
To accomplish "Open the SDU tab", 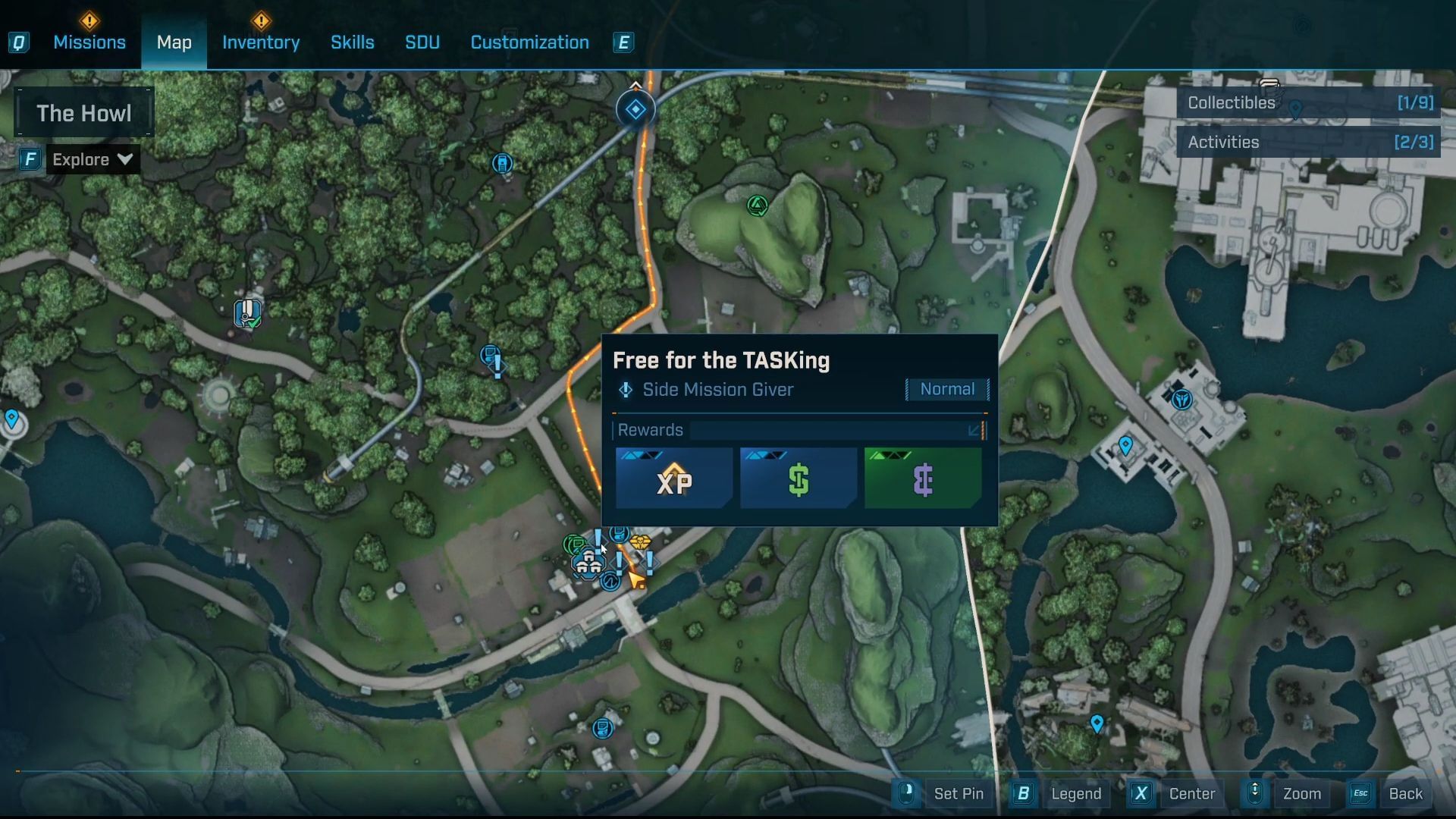I will tap(422, 42).
